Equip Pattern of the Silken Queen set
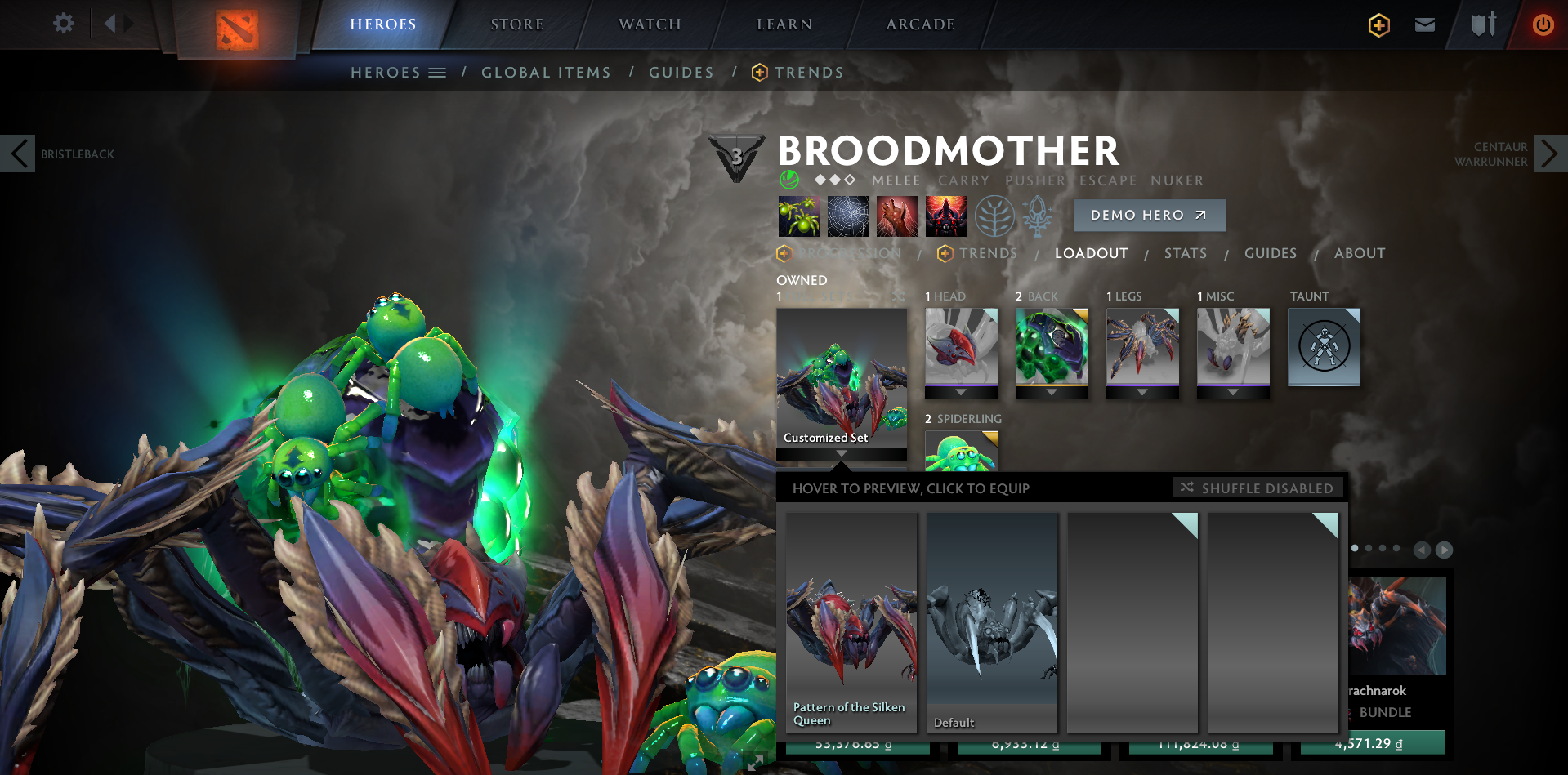Screen dimensions: 1568x775 click(x=851, y=622)
